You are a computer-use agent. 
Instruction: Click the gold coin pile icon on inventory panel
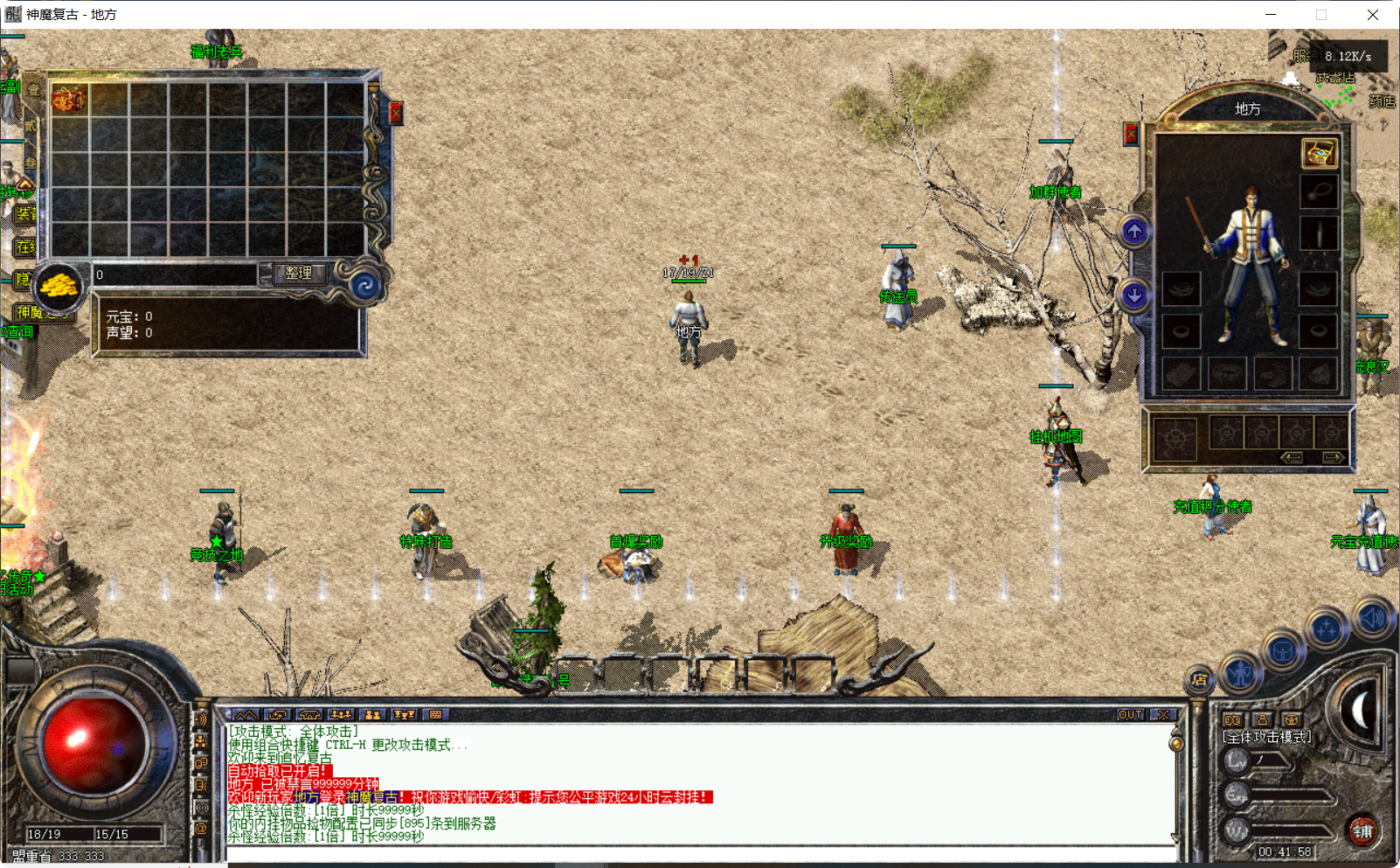(59, 285)
